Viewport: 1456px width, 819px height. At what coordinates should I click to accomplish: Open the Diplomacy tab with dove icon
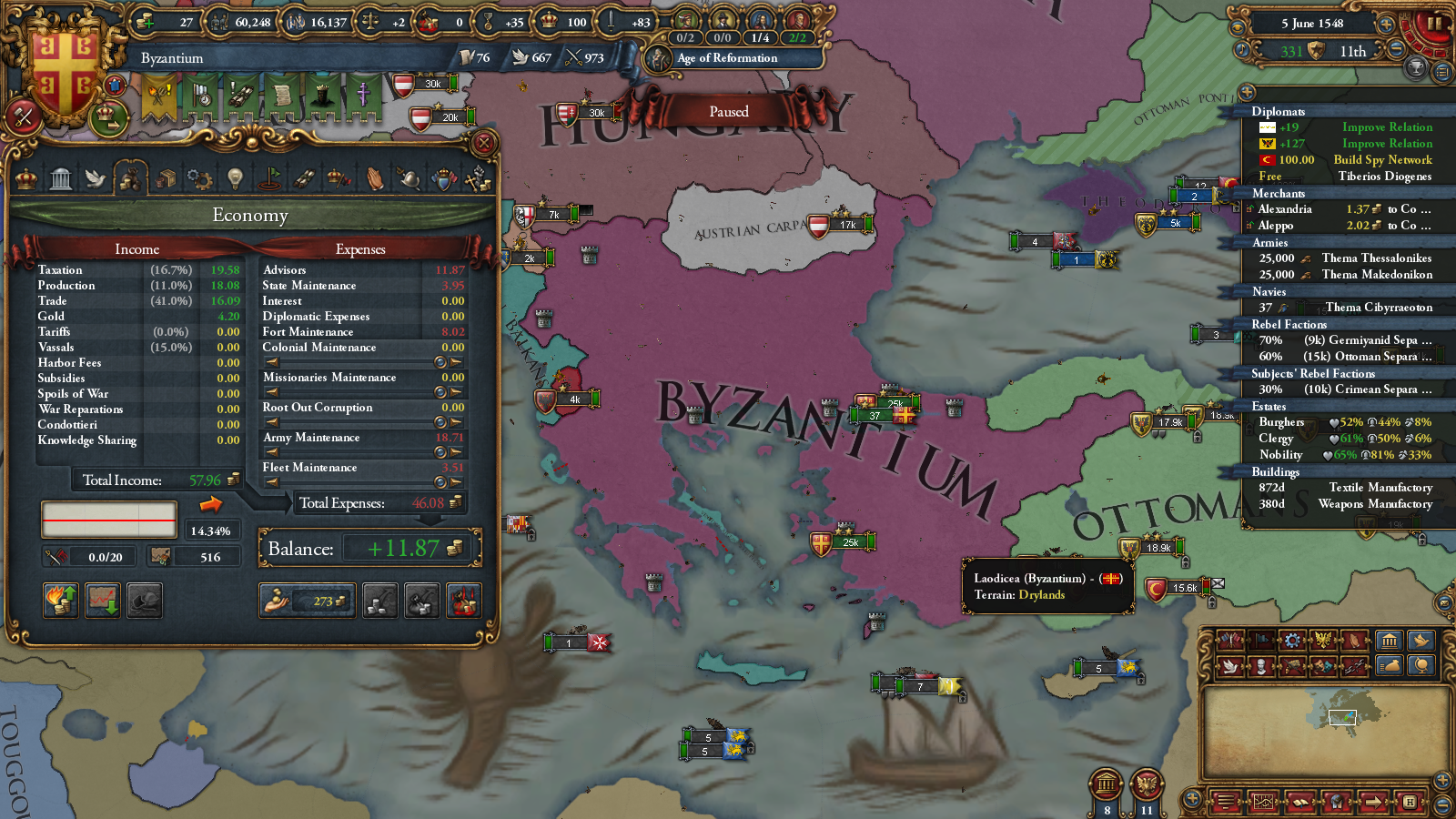96,177
